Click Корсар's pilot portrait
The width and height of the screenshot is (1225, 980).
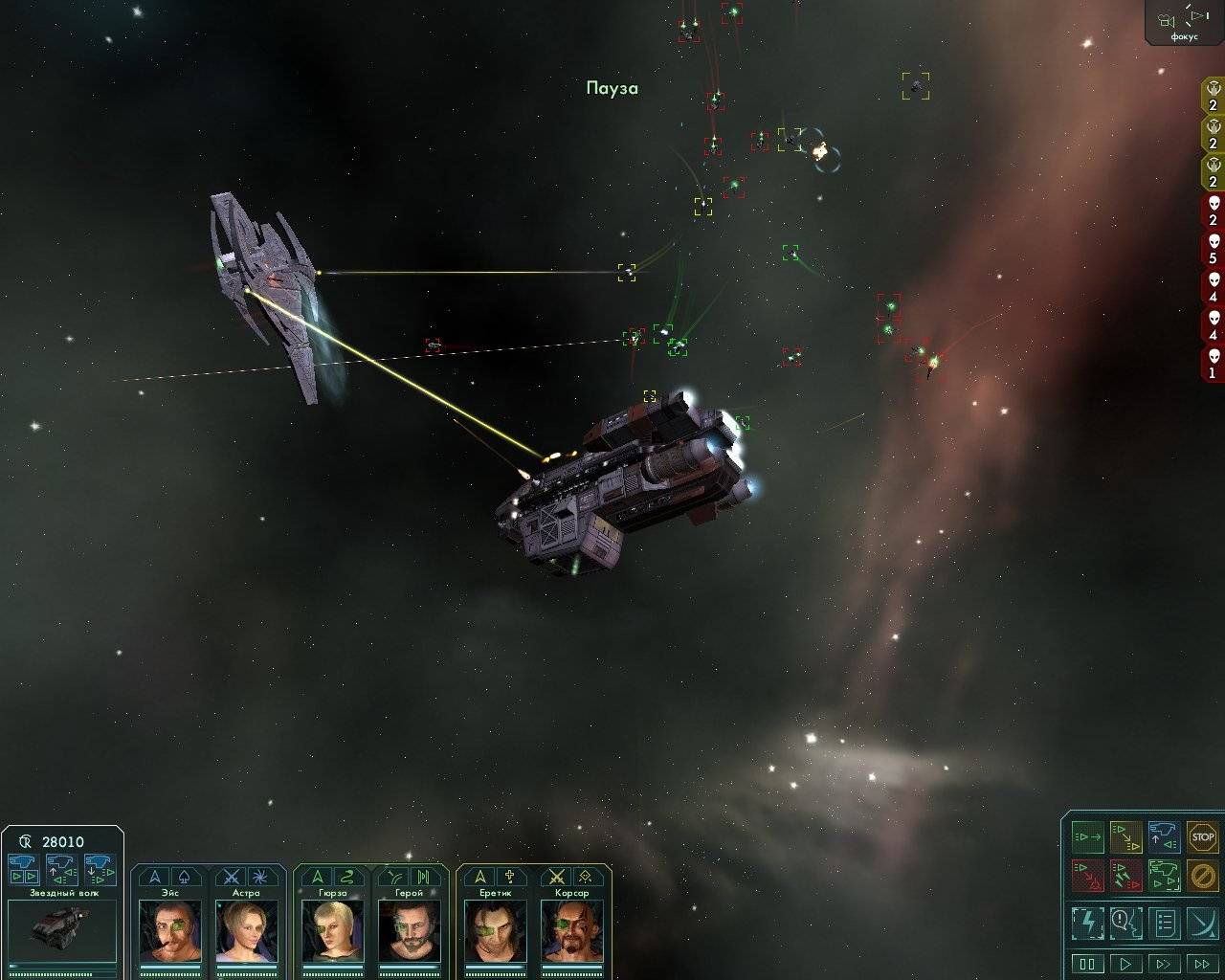(571, 930)
